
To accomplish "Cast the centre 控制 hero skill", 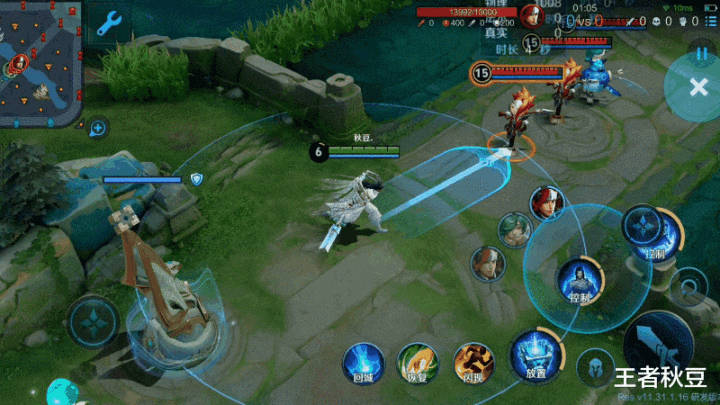I will (579, 279).
